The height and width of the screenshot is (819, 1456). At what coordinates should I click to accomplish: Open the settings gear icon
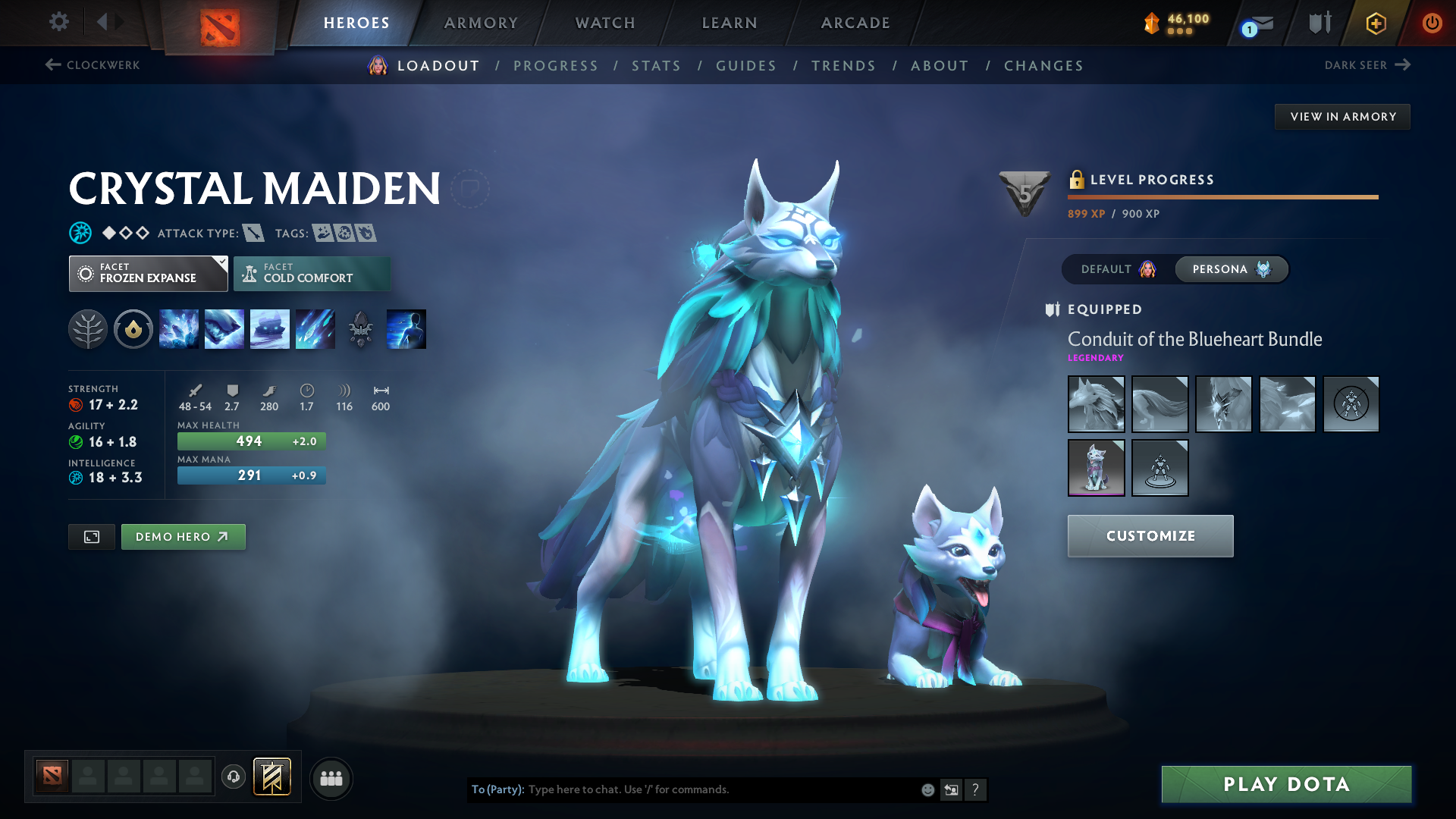tap(58, 22)
